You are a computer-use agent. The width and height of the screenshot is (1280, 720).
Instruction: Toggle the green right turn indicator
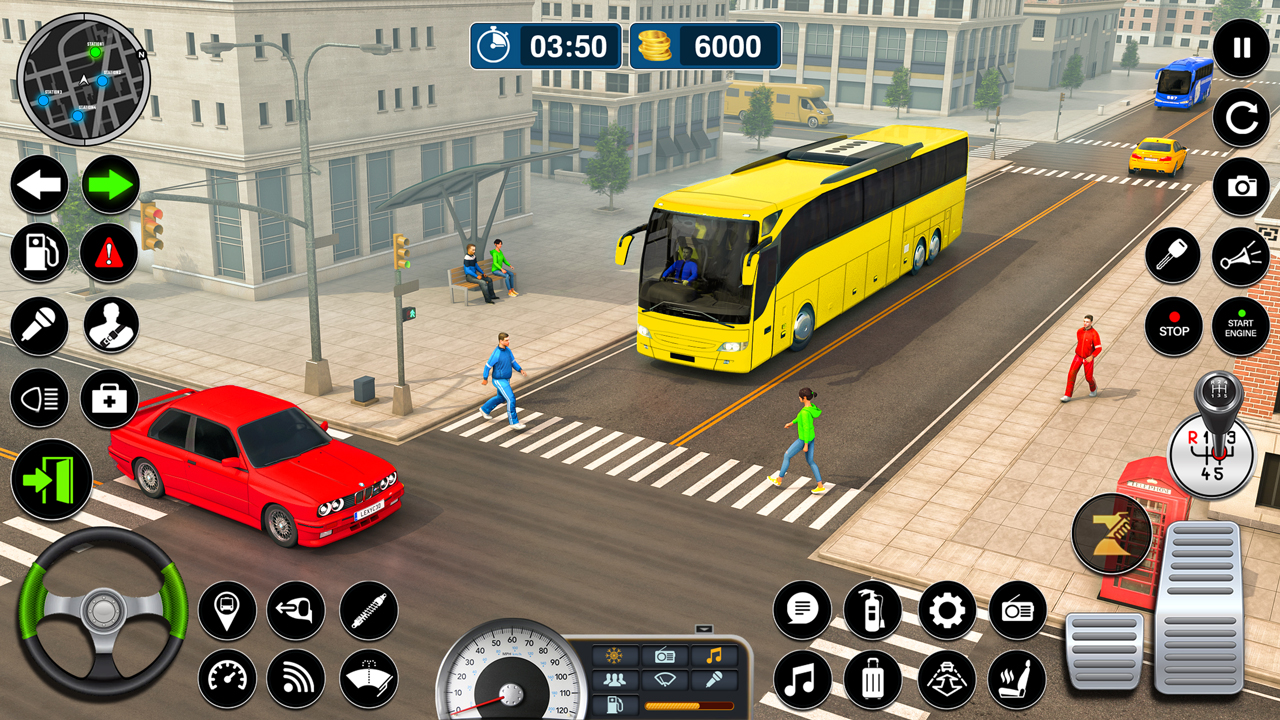[x=110, y=185]
